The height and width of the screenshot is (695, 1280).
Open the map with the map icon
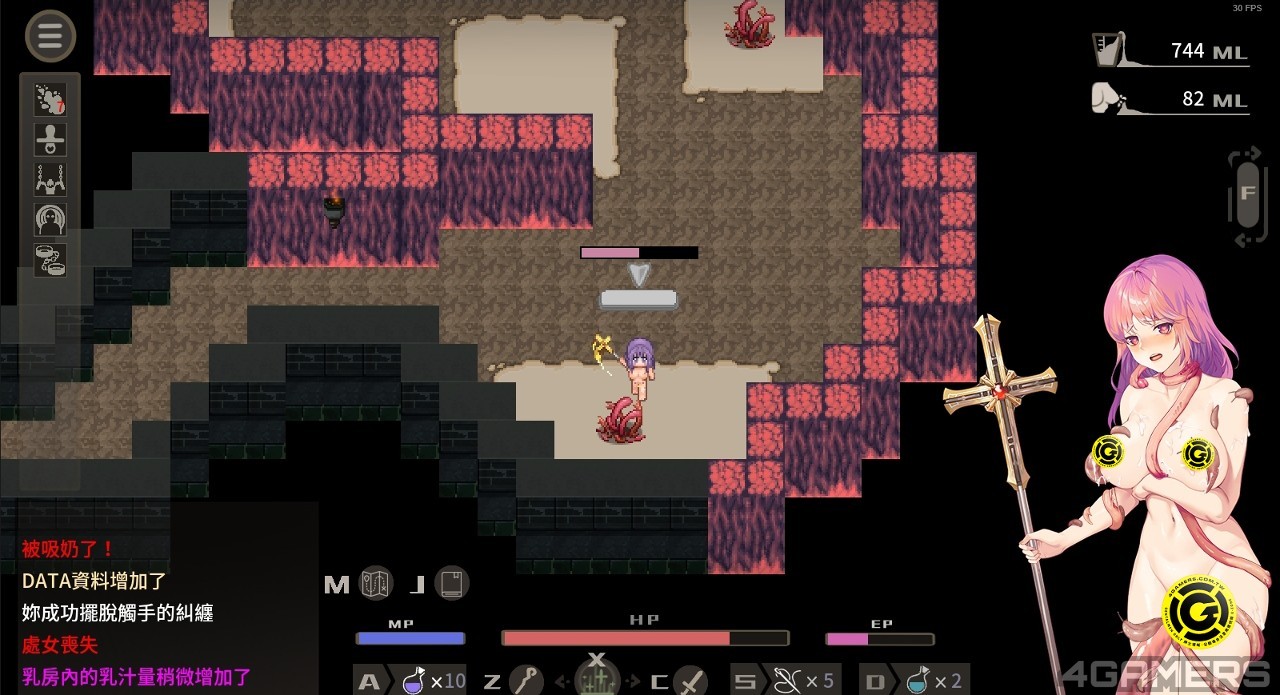coord(377,583)
